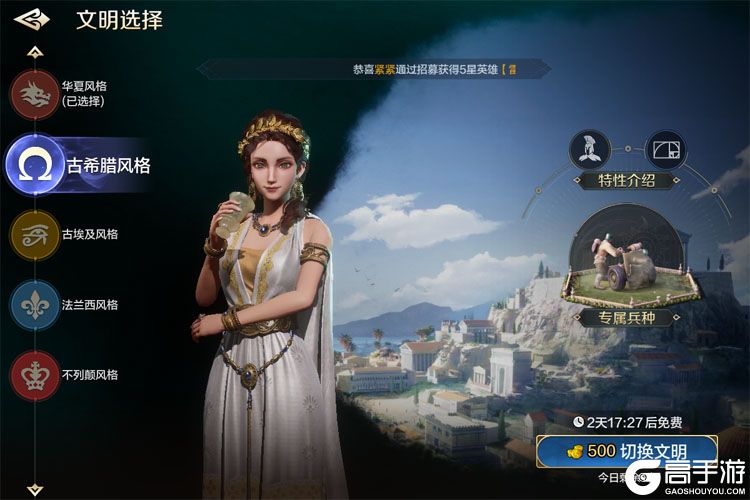Image resolution: width=750 pixels, height=500 pixels.
Task: Choose the 古希腊风格 civilization
Action: click(x=36, y=165)
